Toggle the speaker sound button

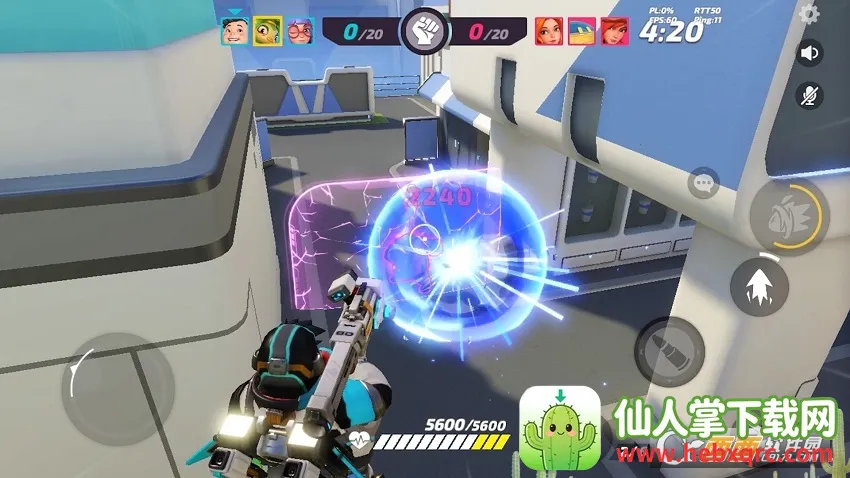point(810,53)
